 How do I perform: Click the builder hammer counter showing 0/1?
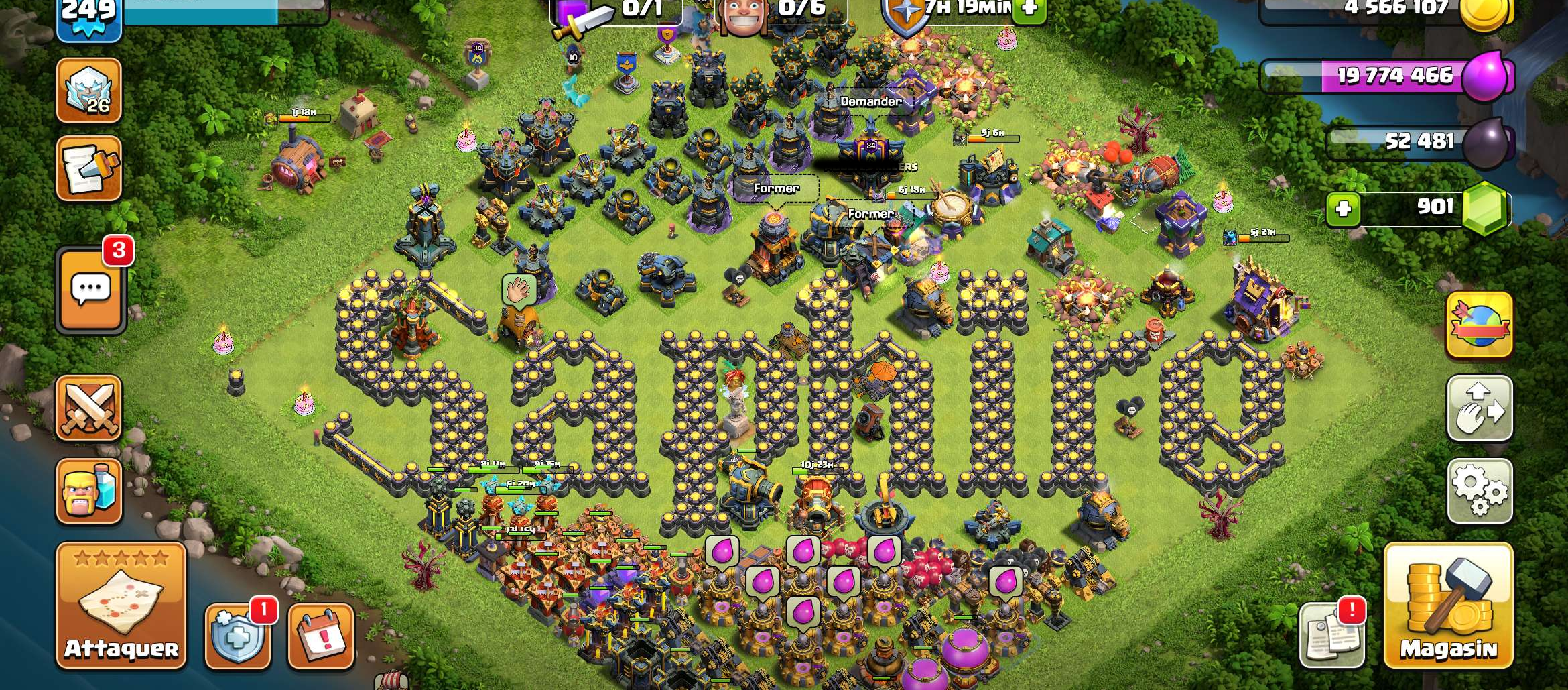click(x=623, y=10)
